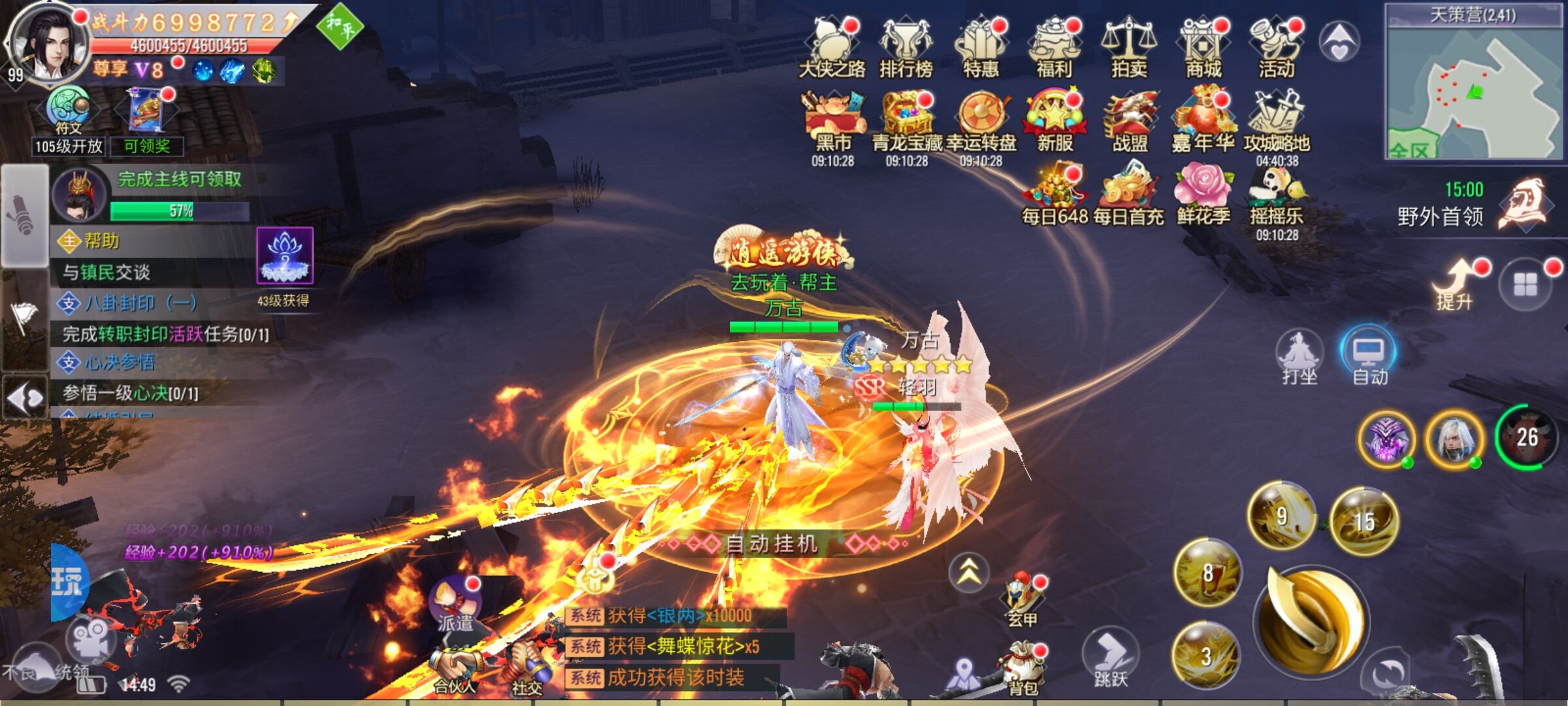The image size is (1568, 706).
Task: Open the 幸运转盘 lucky wheel
Action: tap(981, 124)
